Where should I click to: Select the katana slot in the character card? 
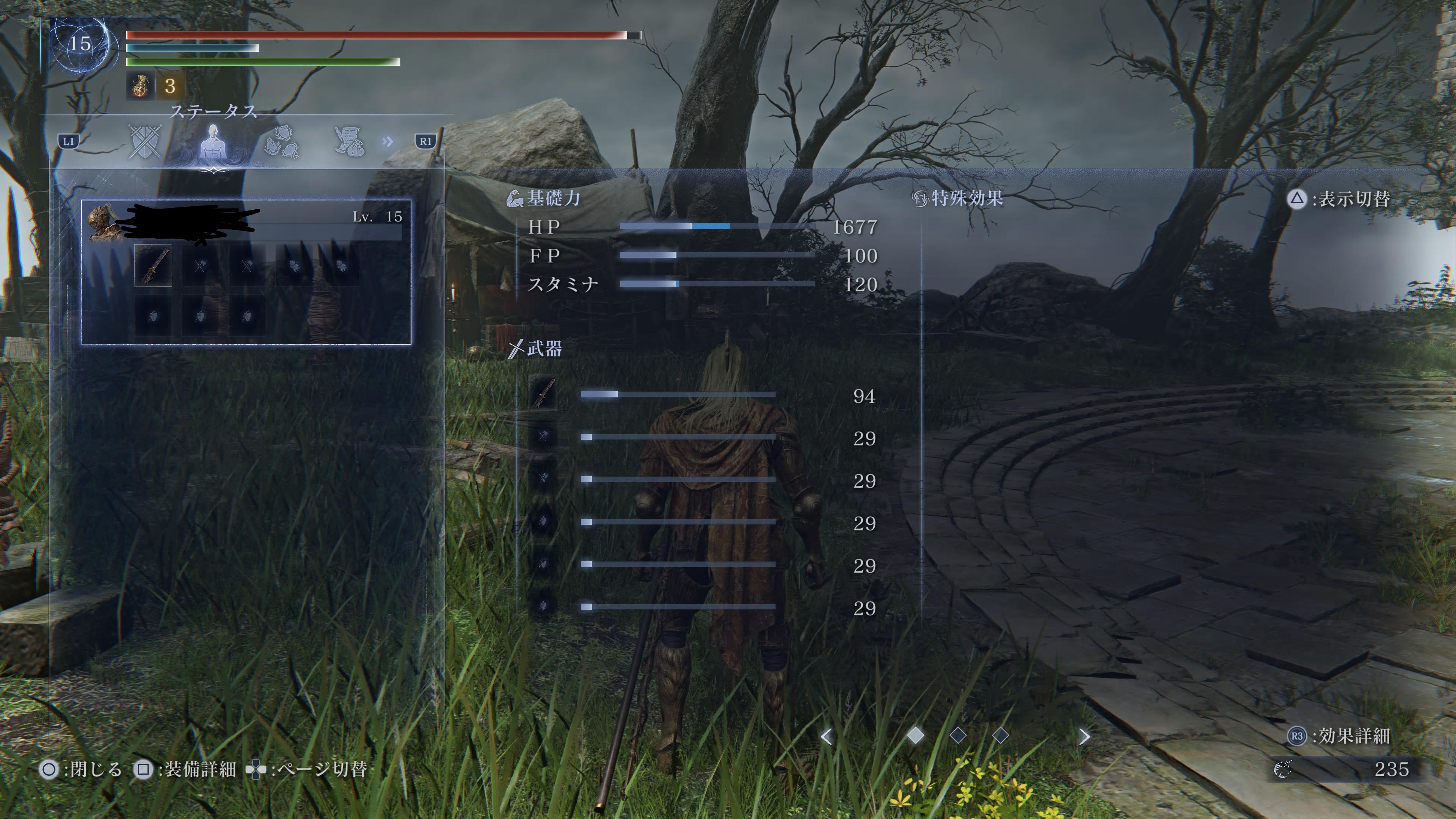pos(153,265)
